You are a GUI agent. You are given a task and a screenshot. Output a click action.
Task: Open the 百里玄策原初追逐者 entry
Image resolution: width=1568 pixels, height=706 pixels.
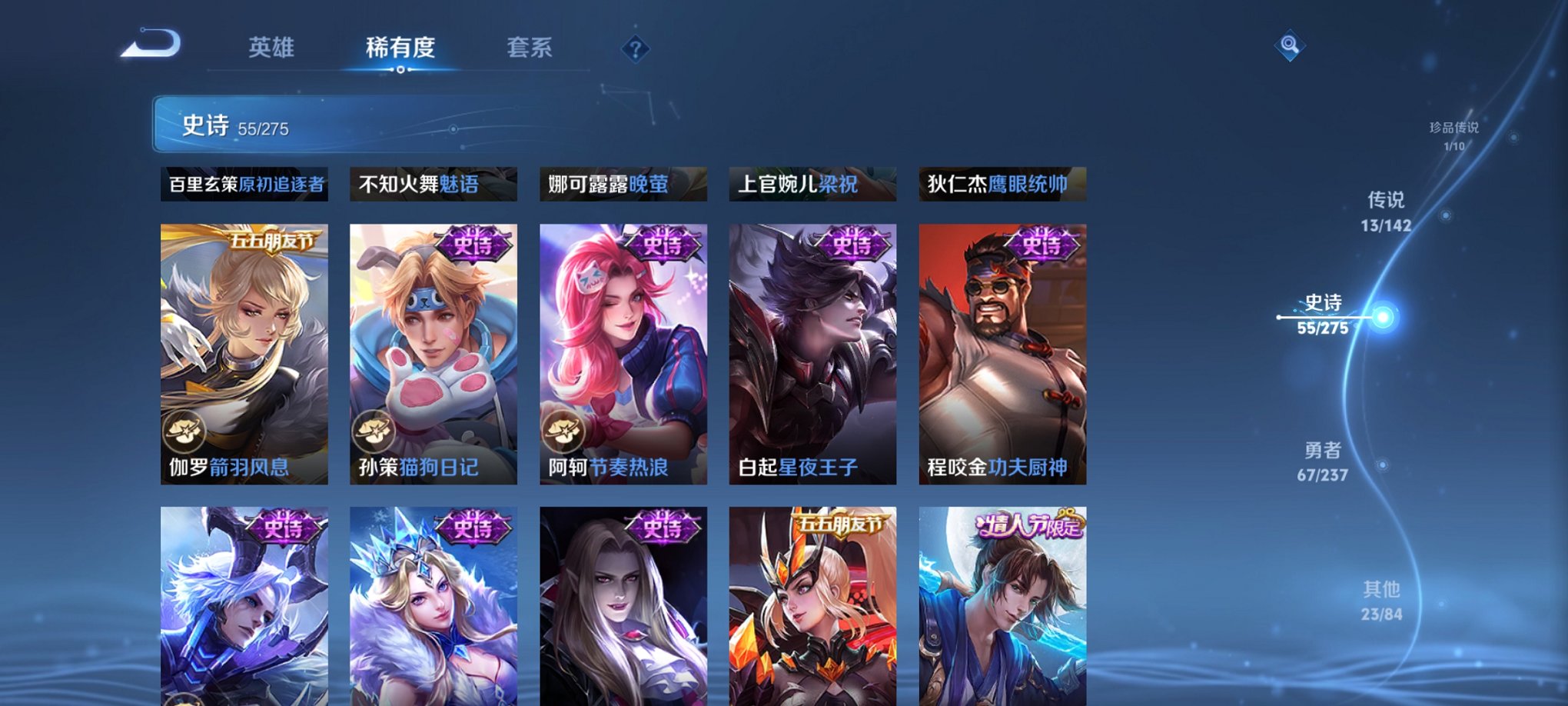pos(243,184)
